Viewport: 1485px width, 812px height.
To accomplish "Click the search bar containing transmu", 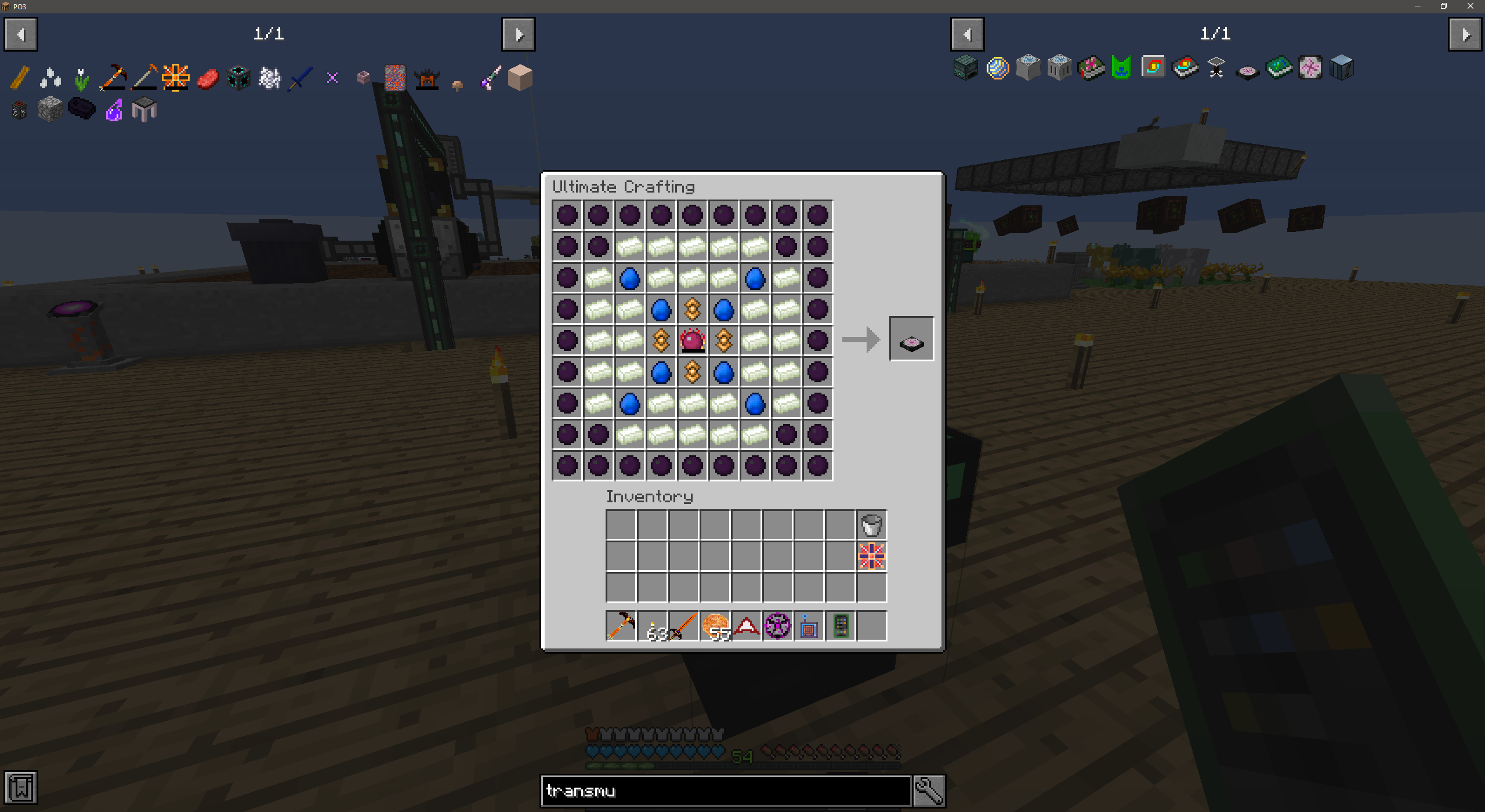I will (725, 791).
